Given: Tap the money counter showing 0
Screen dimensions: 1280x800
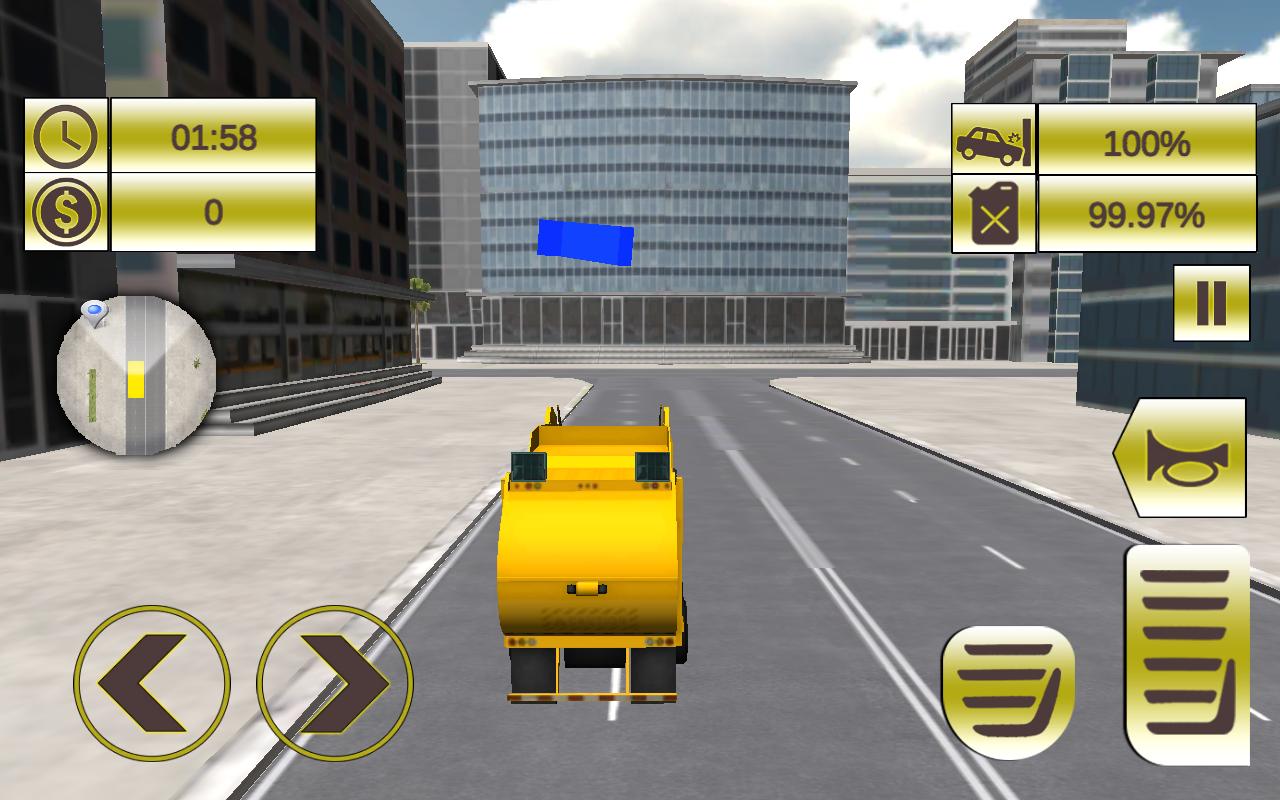Looking at the screenshot, I should (x=213, y=210).
